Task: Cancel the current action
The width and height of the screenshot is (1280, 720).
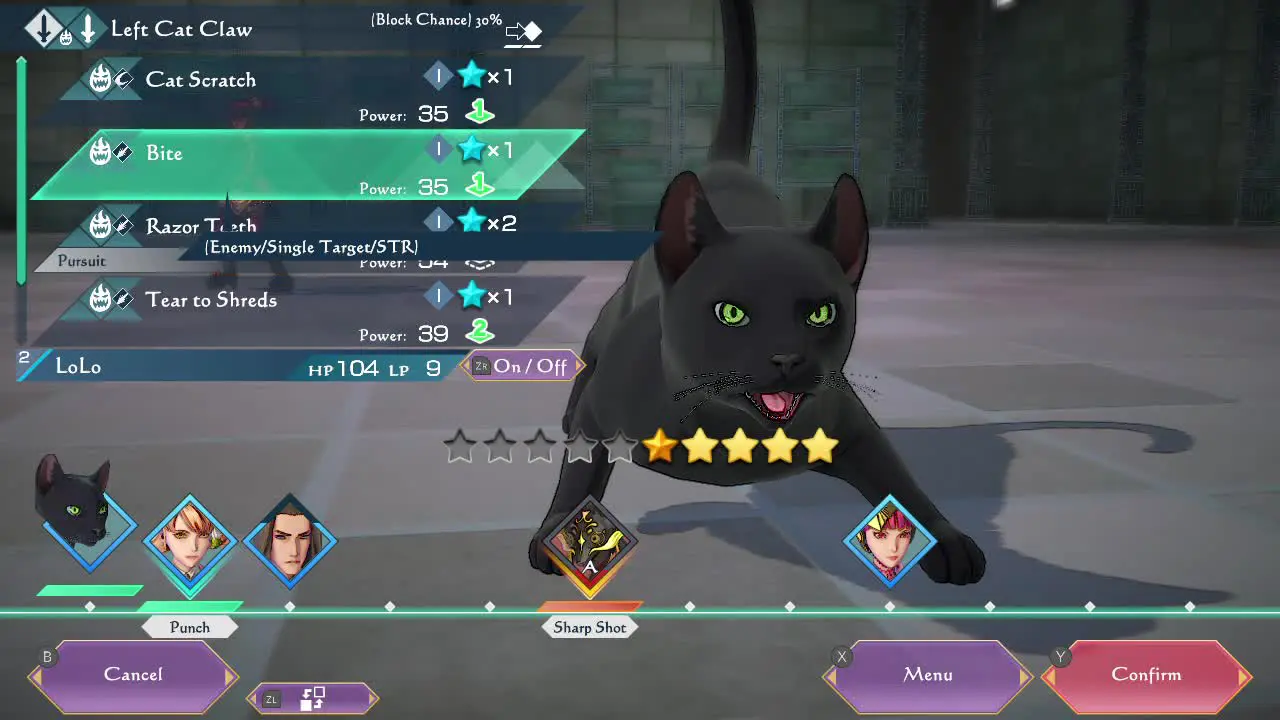Action: coord(133,675)
